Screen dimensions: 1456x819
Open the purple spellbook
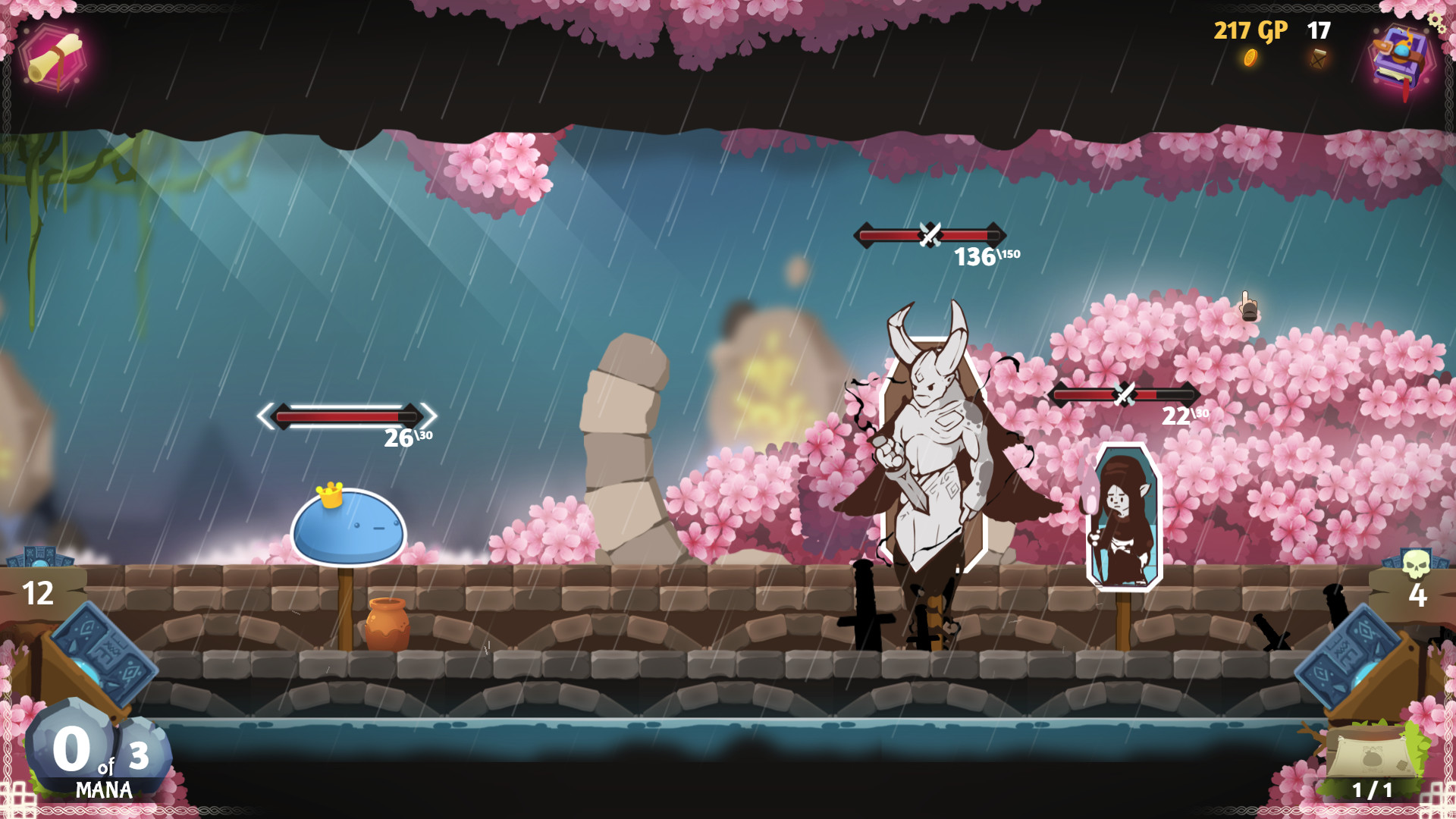pyautogui.click(x=1401, y=58)
